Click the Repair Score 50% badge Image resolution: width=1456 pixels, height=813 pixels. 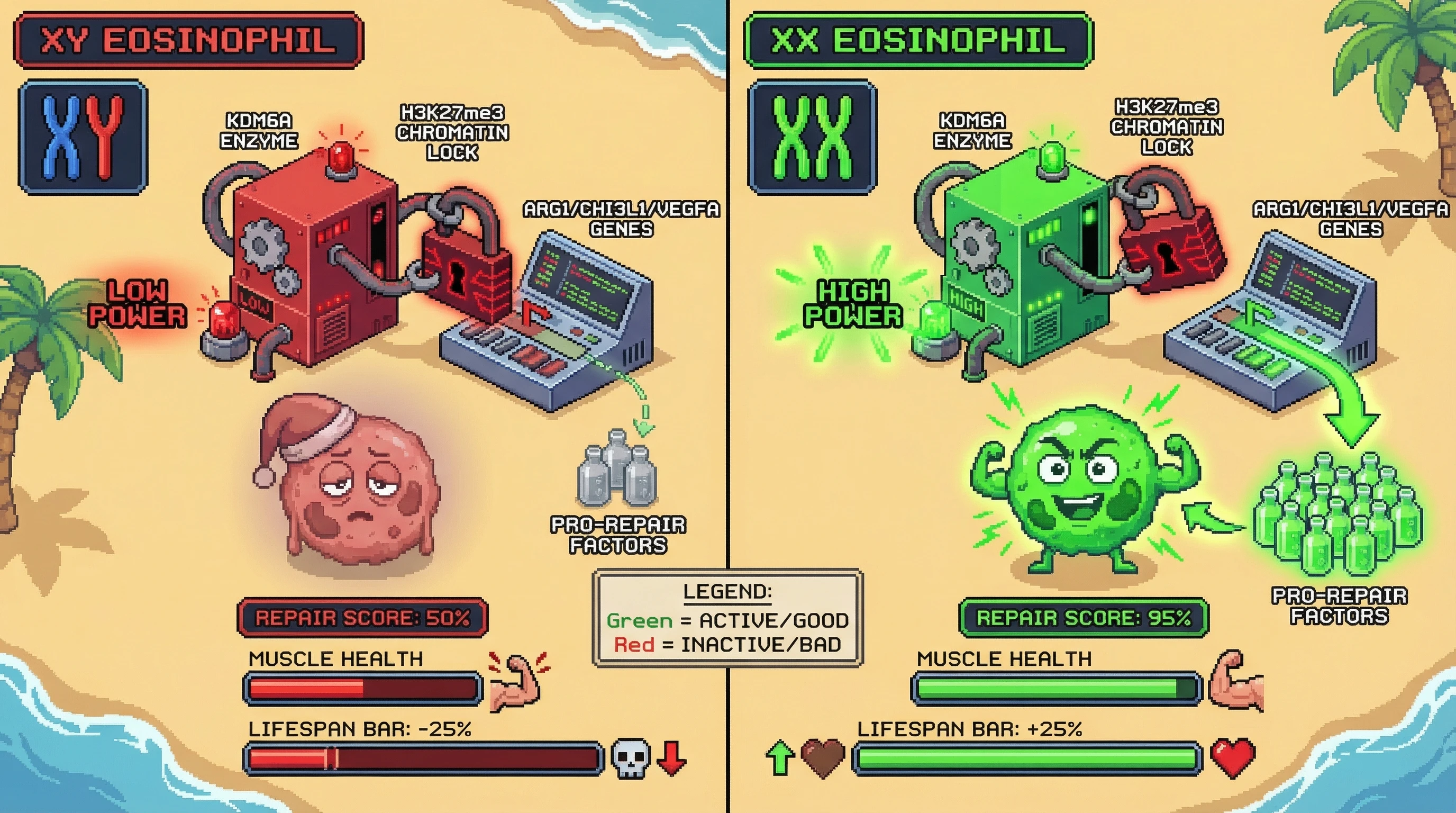coord(362,617)
